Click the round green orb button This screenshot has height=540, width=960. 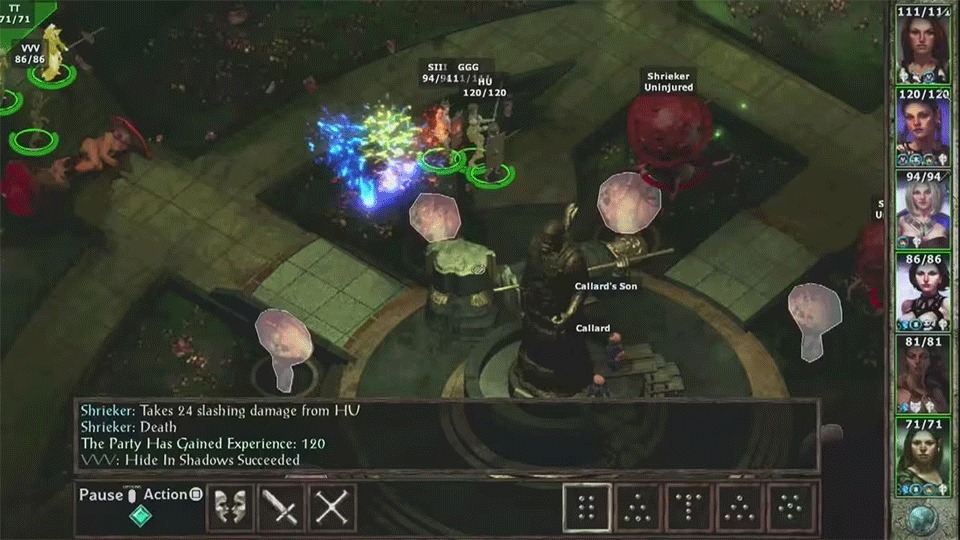(x=922, y=518)
